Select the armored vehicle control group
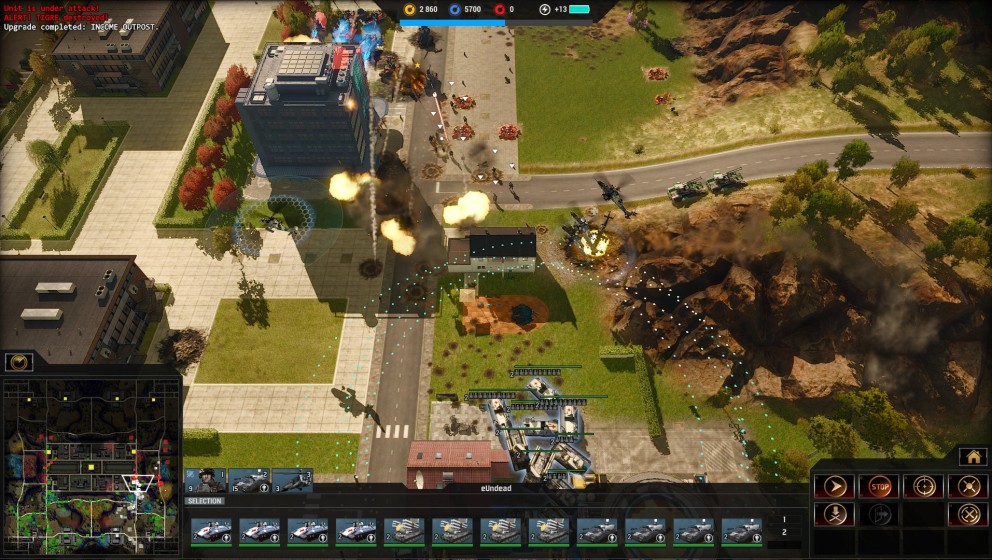 point(249,481)
